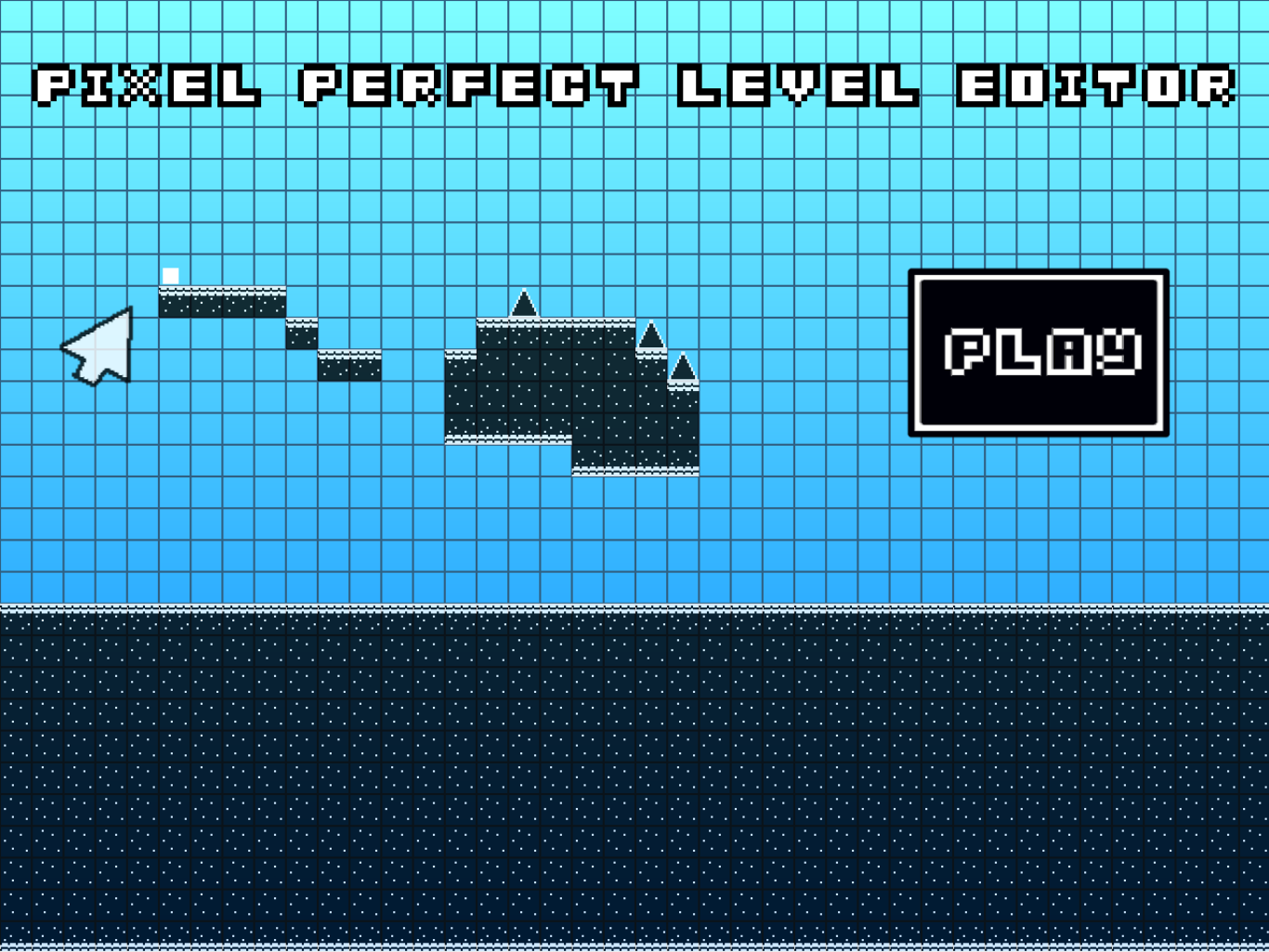Click the lowest spike on the far-right pillar
Image resolution: width=1269 pixels, height=952 pixels.
pos(684,364)
